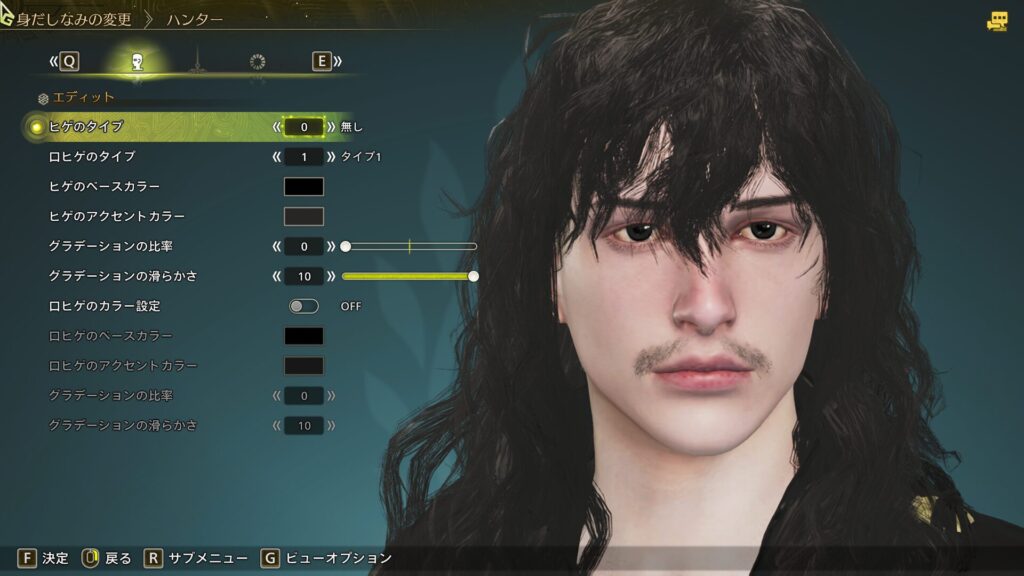Screen dimensions: 1024x576
Task: Select the 口ヒゲのタイプ row
Action: click(x=92, y=157)
